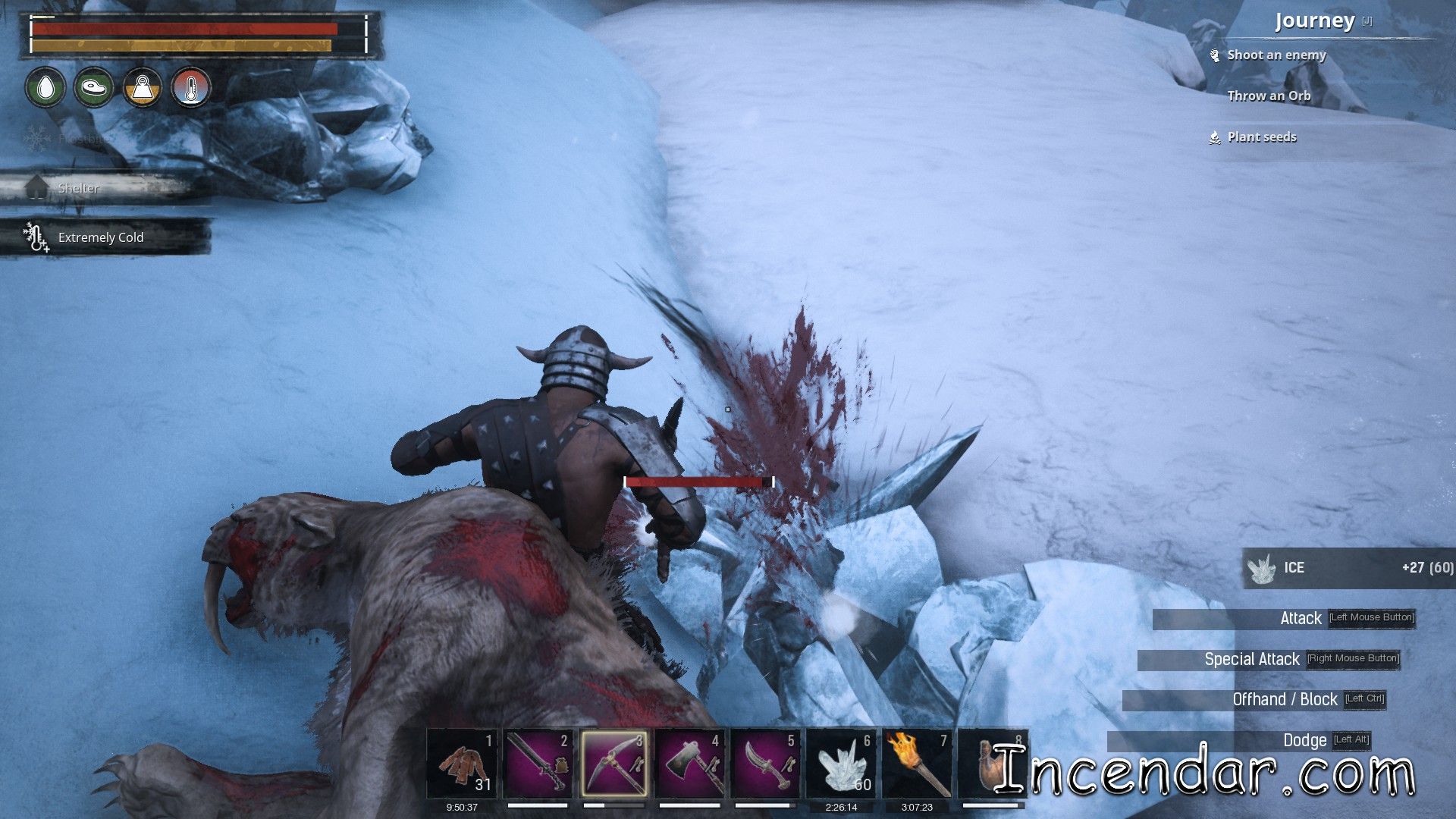The image size is (1456, 819).
Task: Click the encumbrance weight status icon
Action: click(143, 88)
